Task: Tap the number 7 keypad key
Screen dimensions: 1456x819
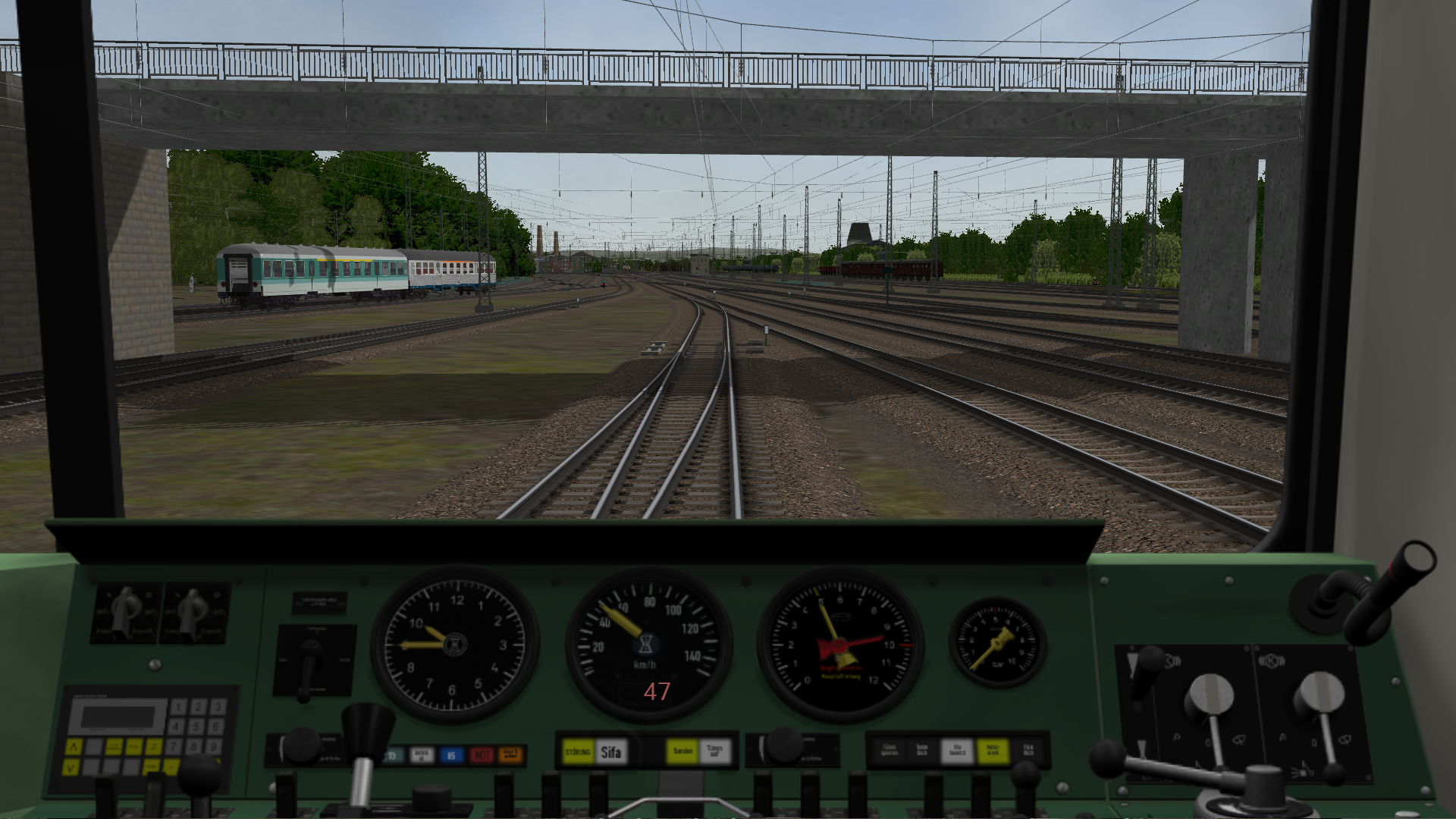Action: click(x=174, y=746)
